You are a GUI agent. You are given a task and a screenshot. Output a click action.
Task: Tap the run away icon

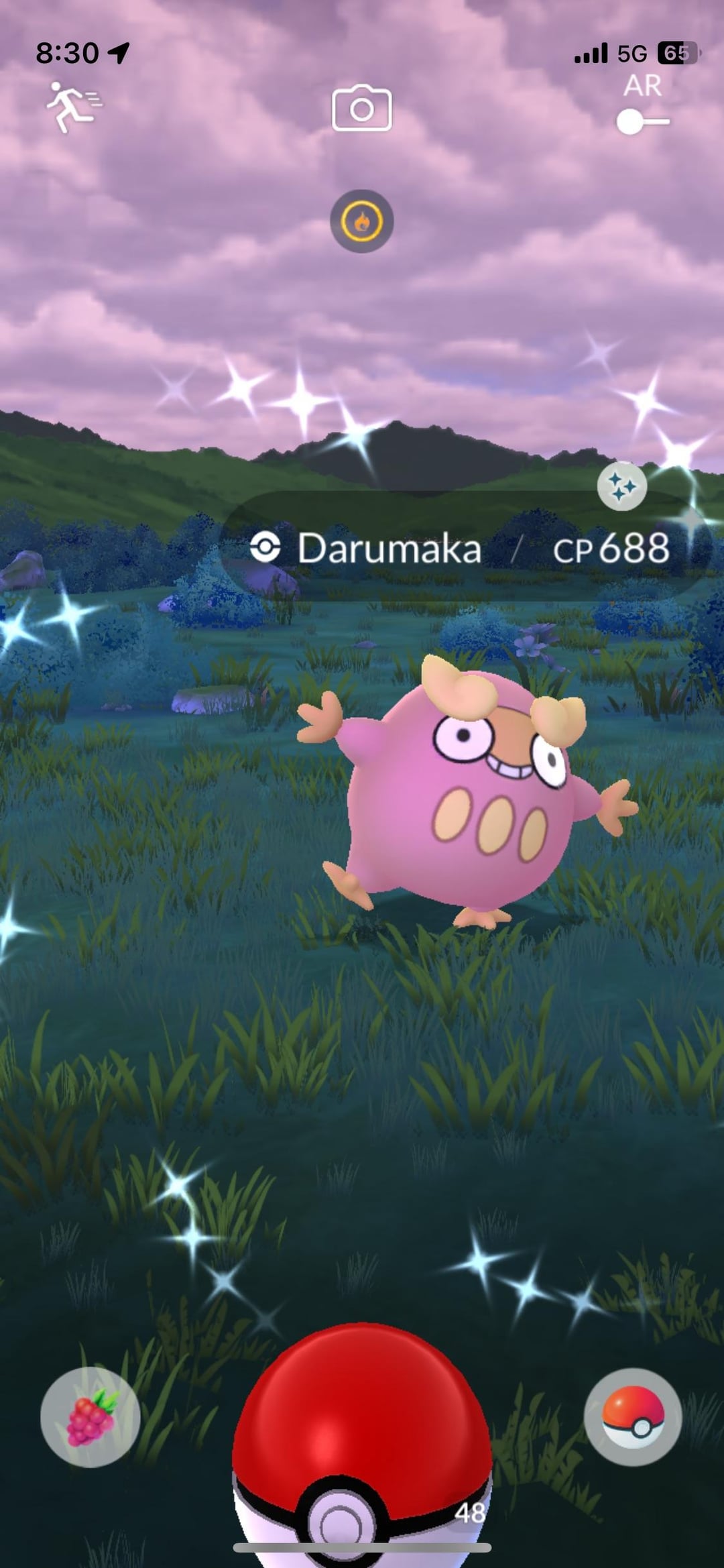pyautogui.click(x=72, y=107)
